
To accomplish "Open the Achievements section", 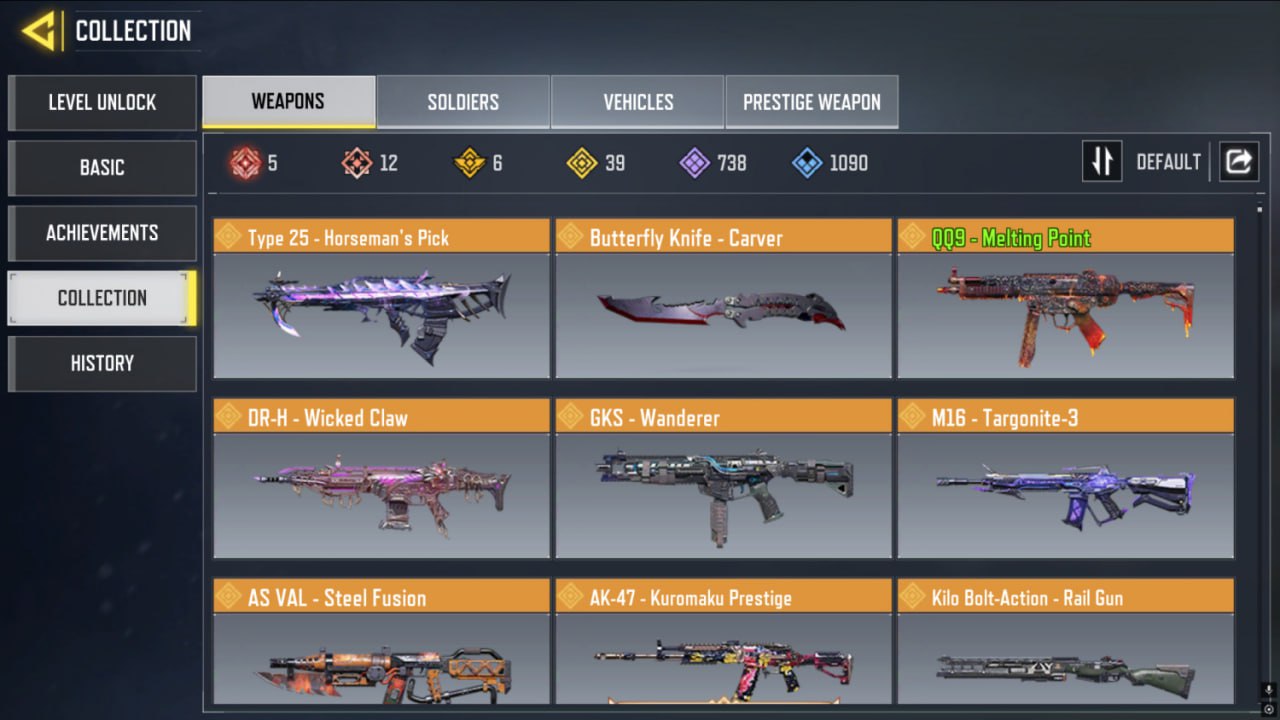I will pos(102,233).
